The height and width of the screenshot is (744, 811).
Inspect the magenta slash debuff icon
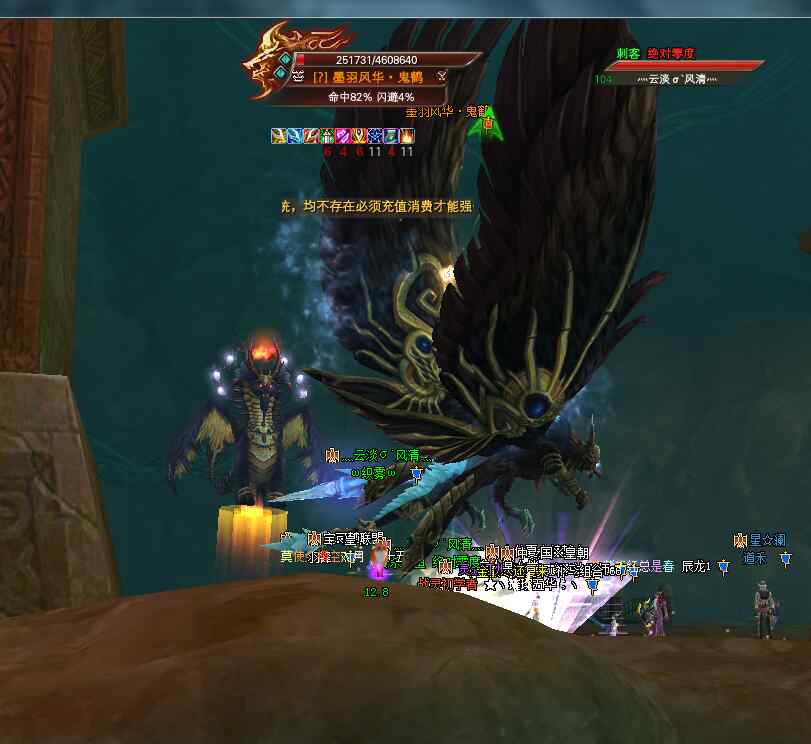[342, 136]
